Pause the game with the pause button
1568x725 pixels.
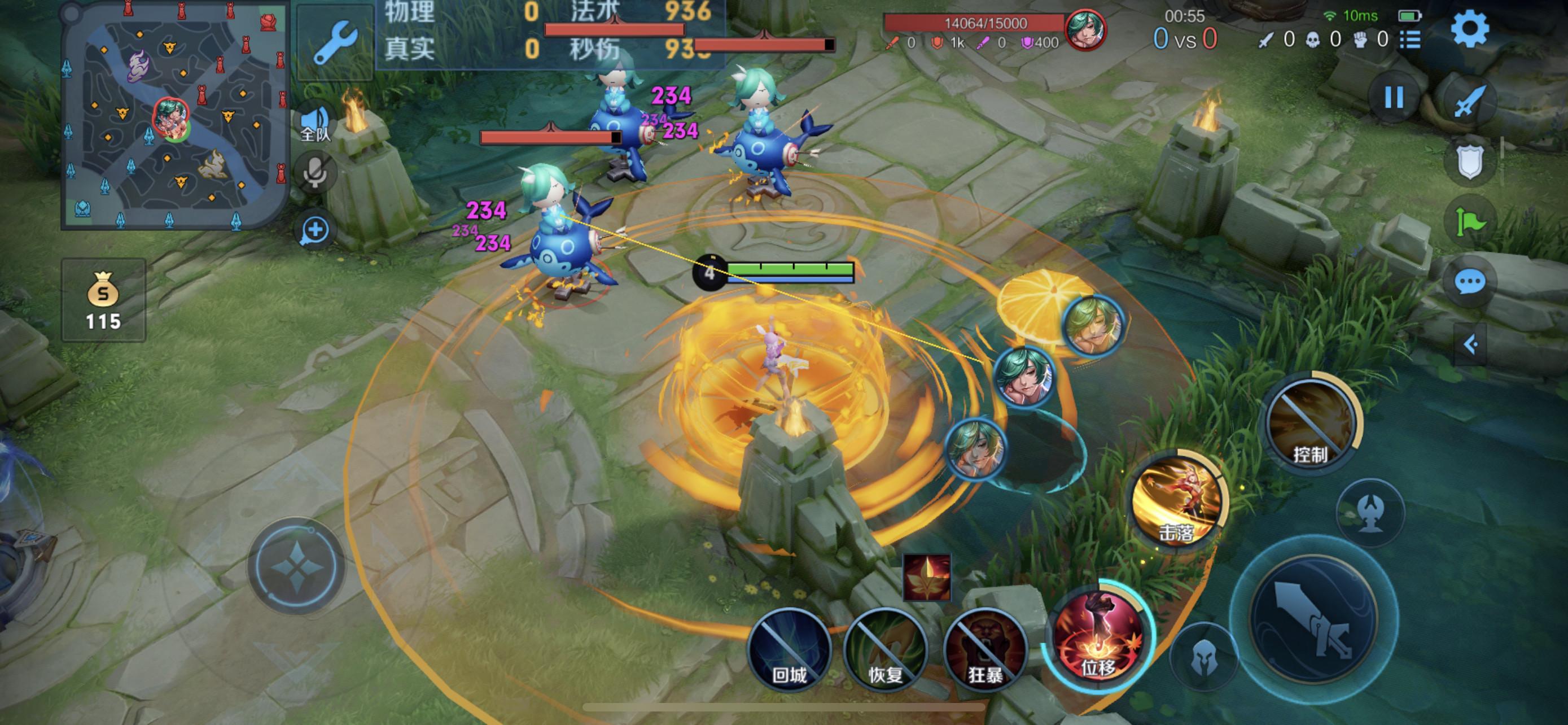(x=1394, y=97)
